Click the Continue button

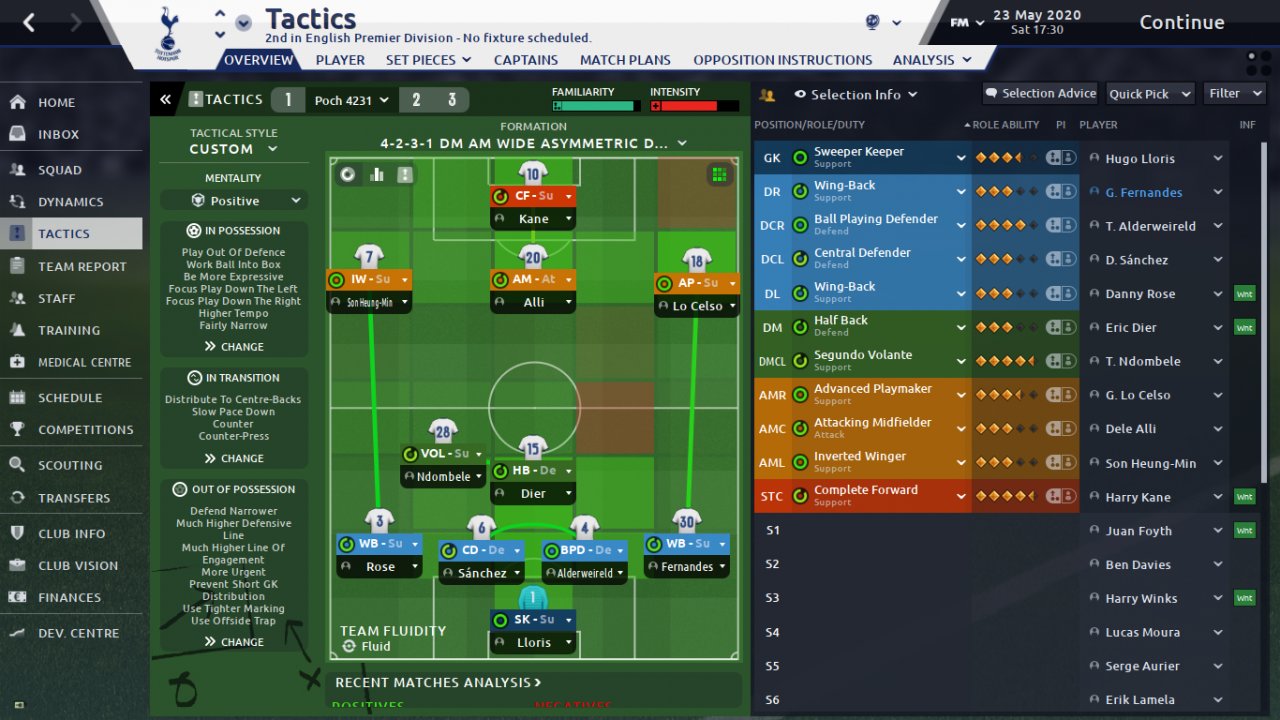coord(1181,22)
